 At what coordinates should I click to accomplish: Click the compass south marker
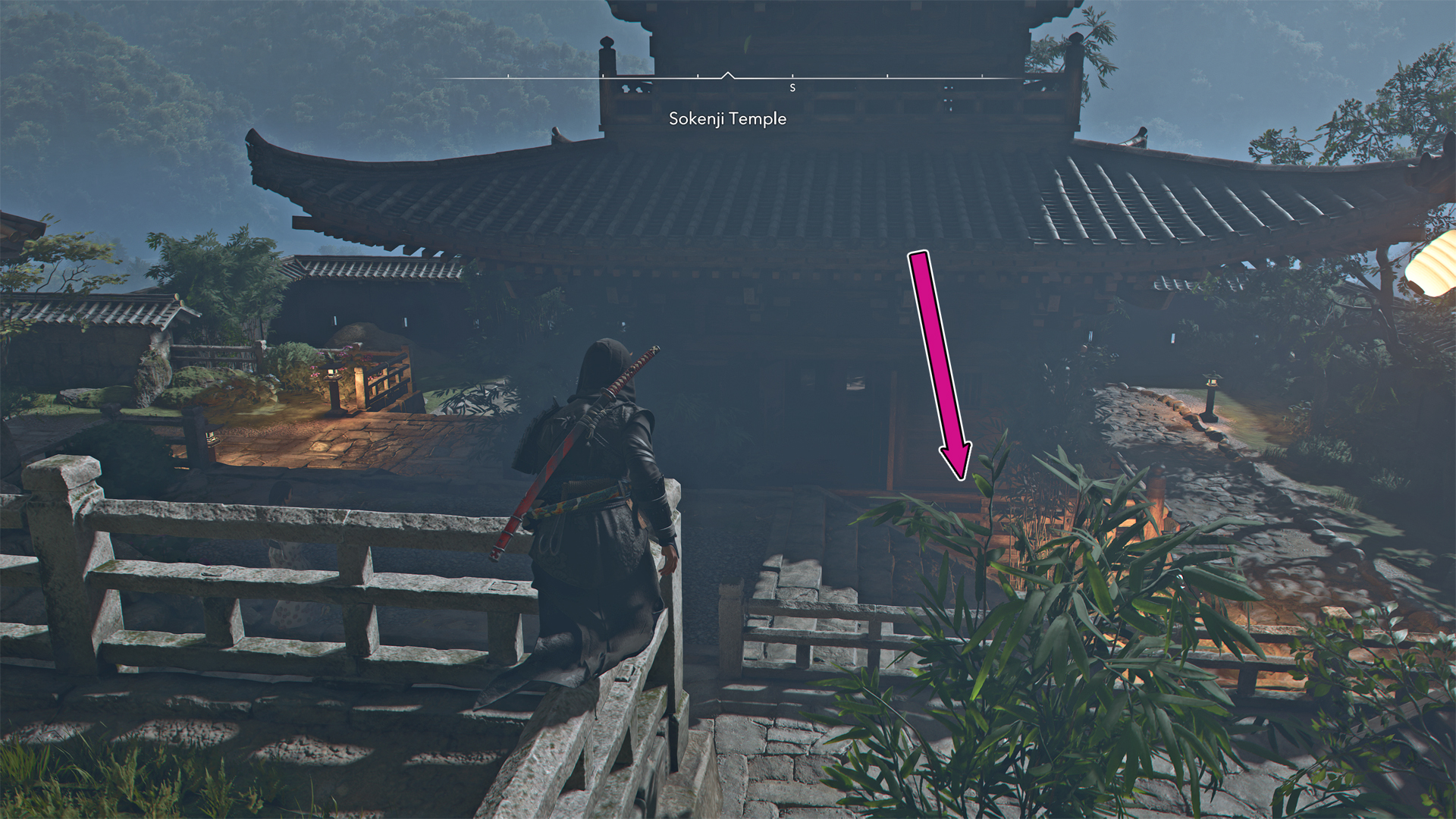792,88
